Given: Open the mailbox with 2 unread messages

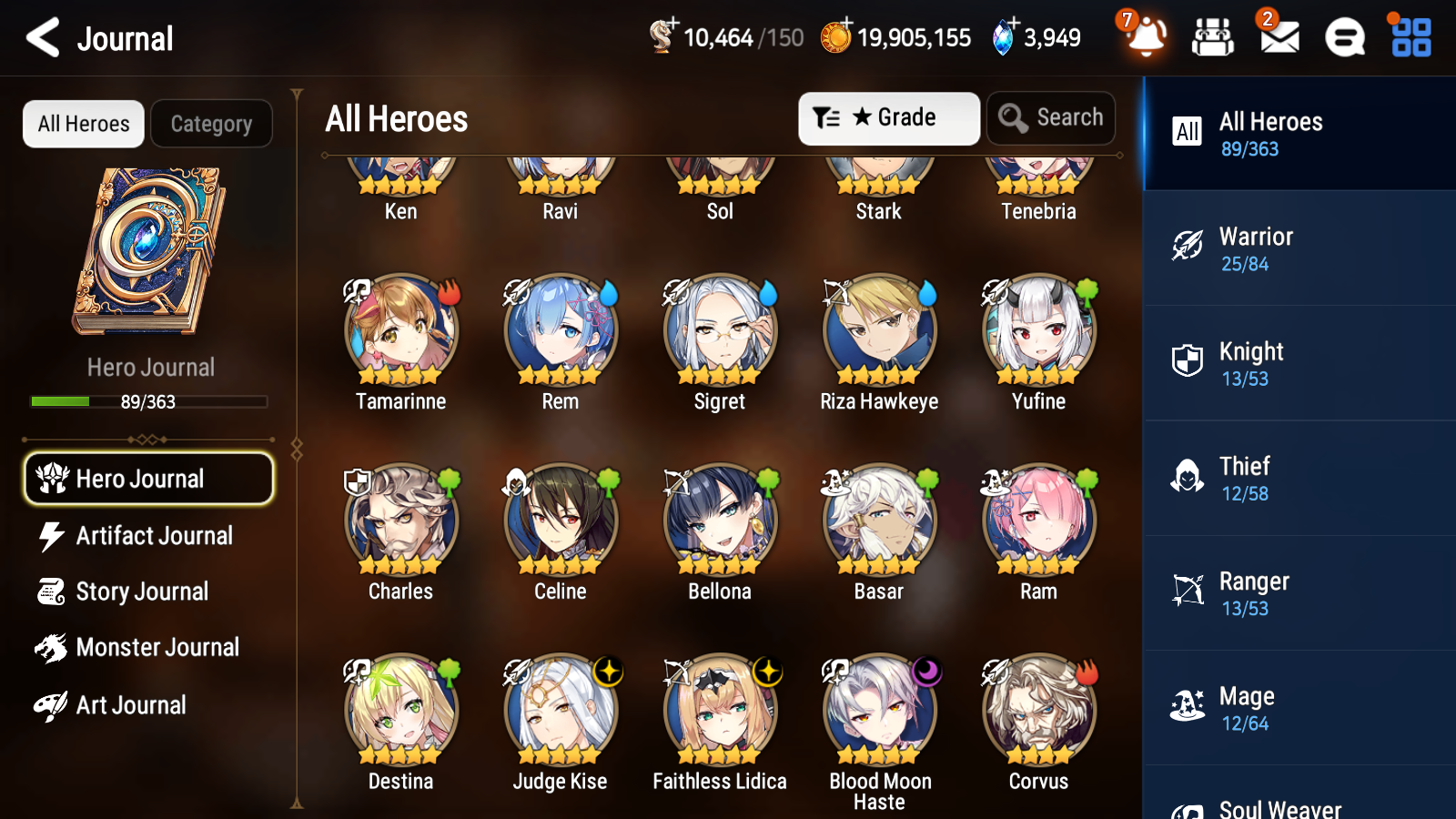Looking at the screenshot, I should (x=1278, y=37).
